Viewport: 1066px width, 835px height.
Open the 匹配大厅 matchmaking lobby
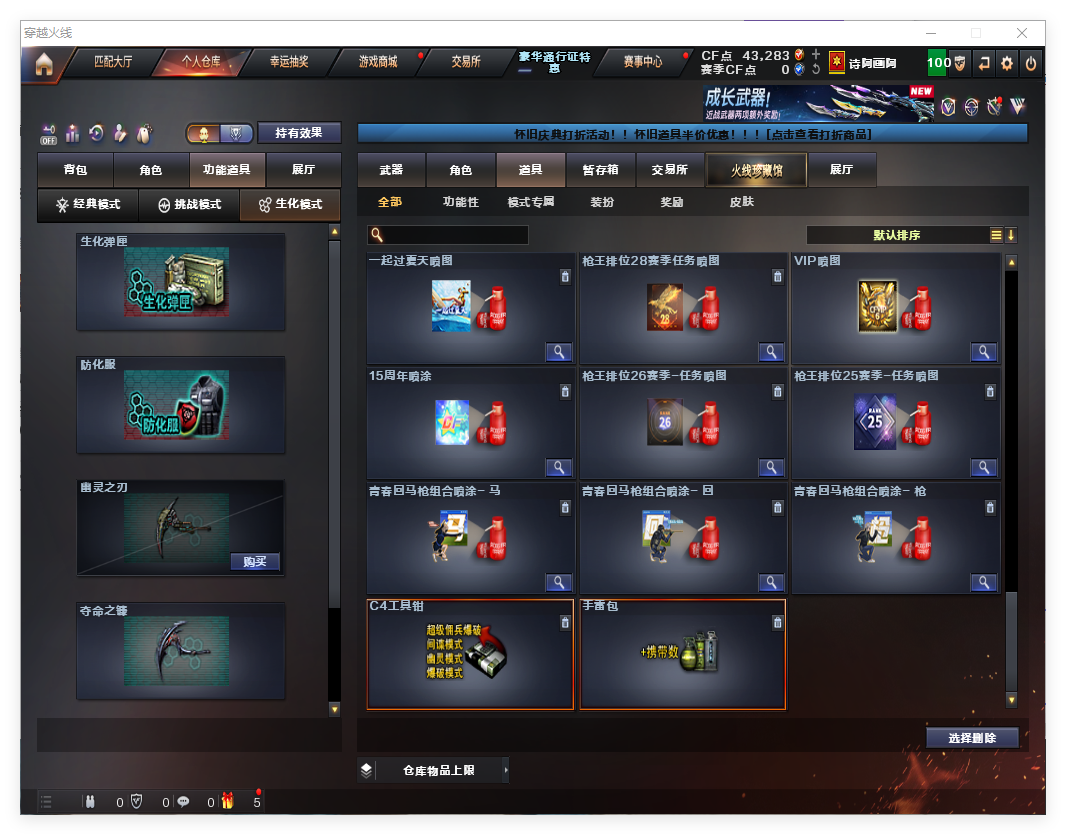point(113,62)
